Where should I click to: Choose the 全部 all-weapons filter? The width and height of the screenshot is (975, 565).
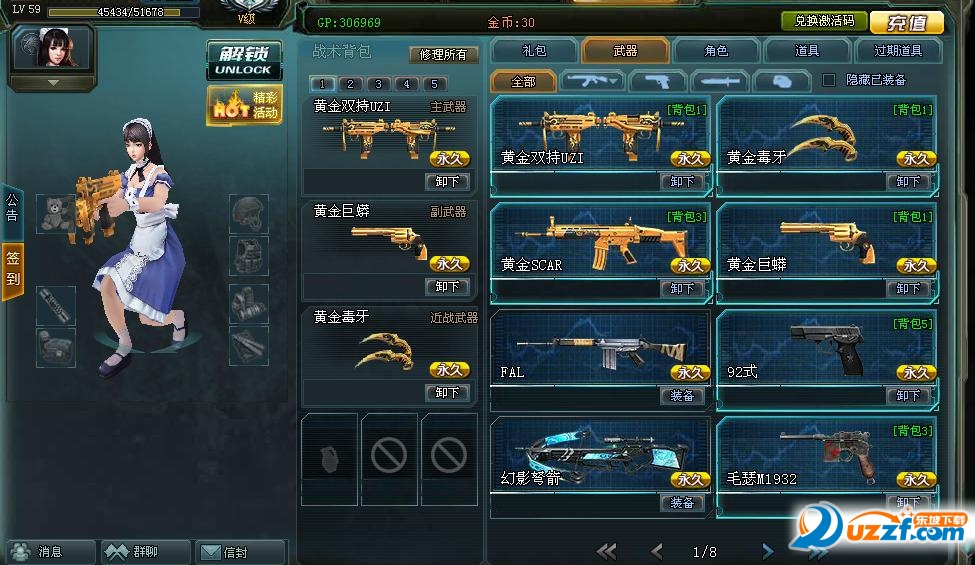pos(523,81)
